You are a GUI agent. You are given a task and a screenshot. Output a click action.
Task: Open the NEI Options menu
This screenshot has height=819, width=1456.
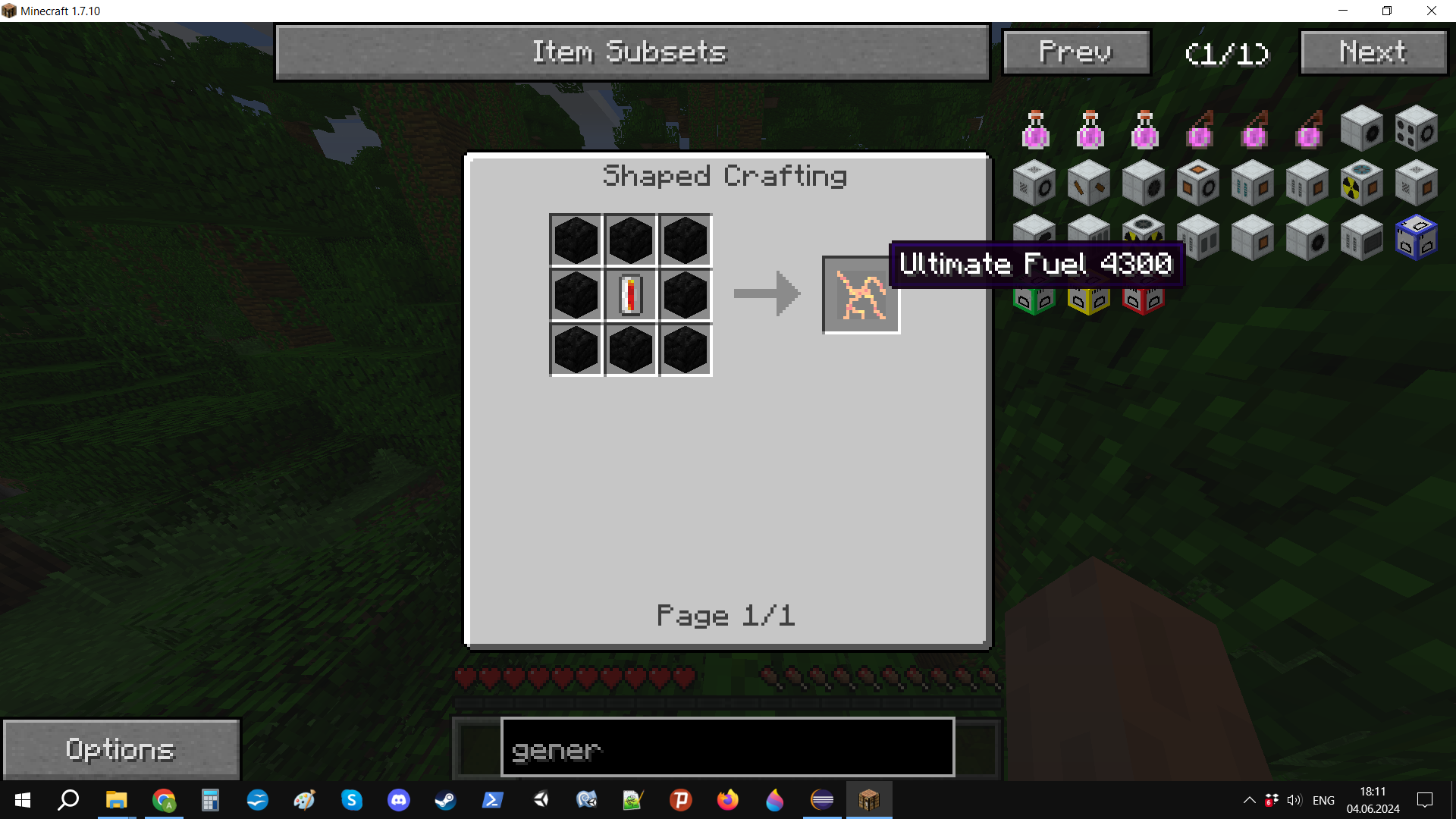click(x=121, y=749)
